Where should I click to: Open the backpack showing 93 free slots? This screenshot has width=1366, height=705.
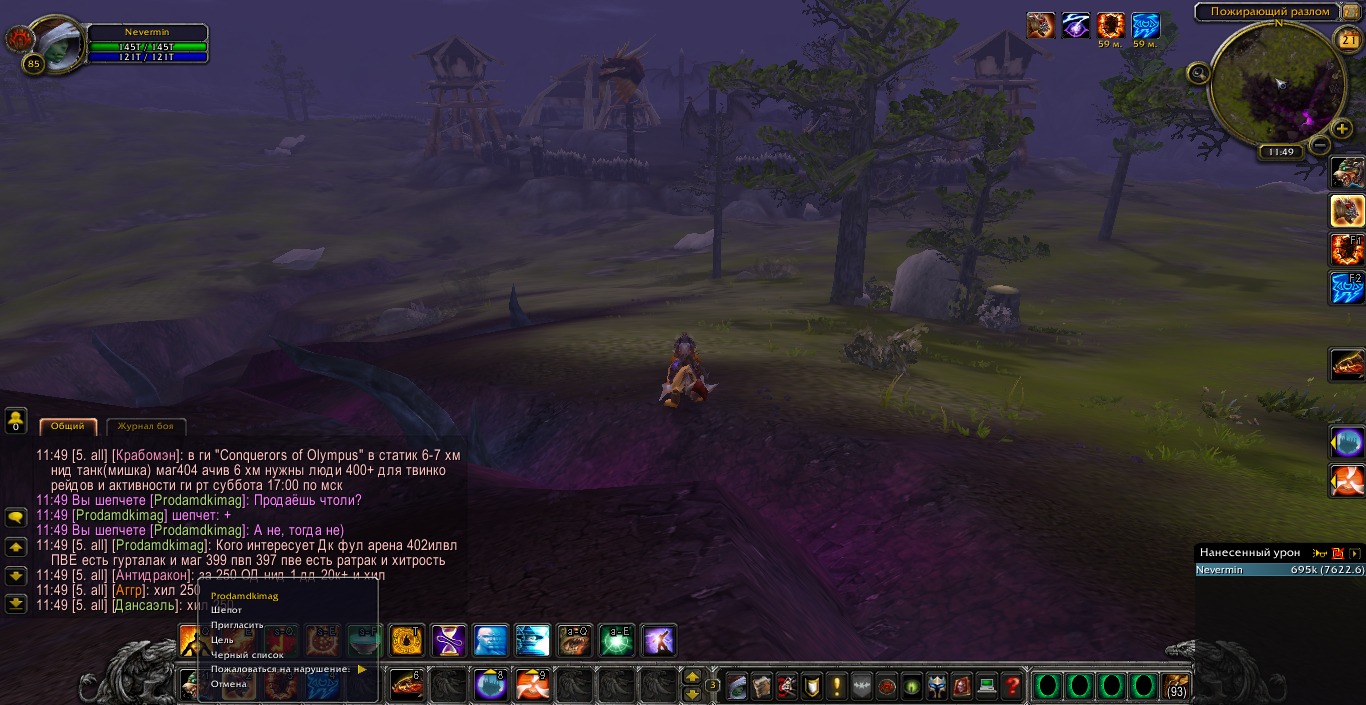coord(1176,686)
